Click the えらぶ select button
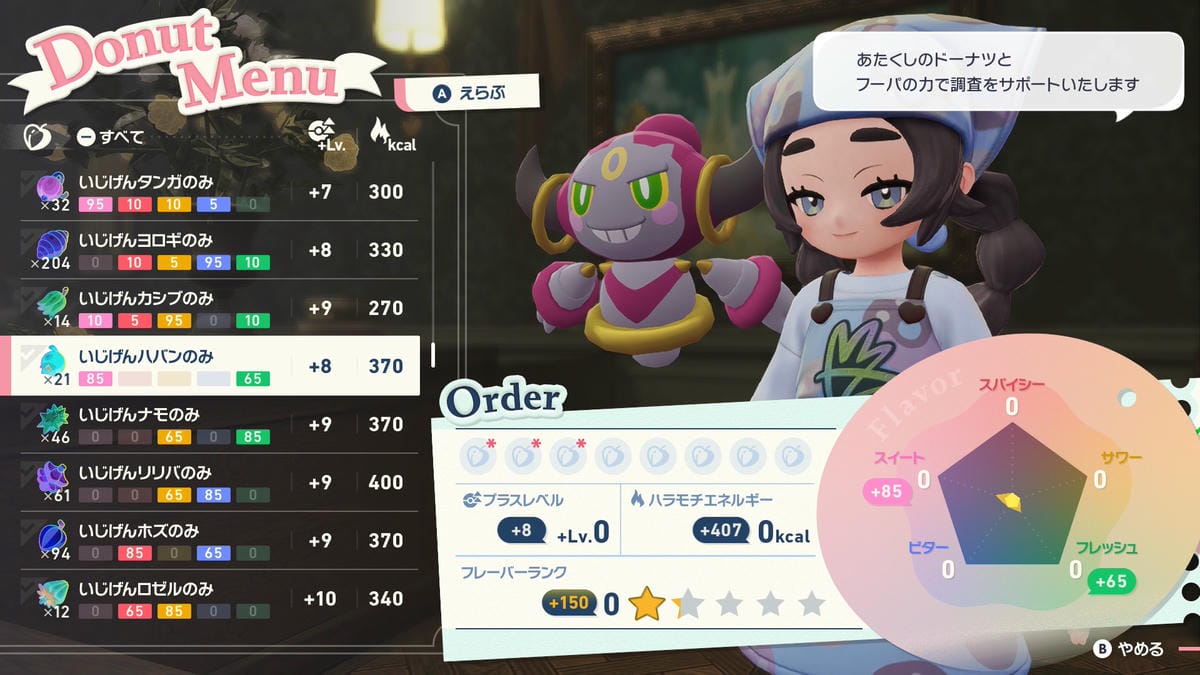This screenshot has height=675, width=1200. coord(469,93)
